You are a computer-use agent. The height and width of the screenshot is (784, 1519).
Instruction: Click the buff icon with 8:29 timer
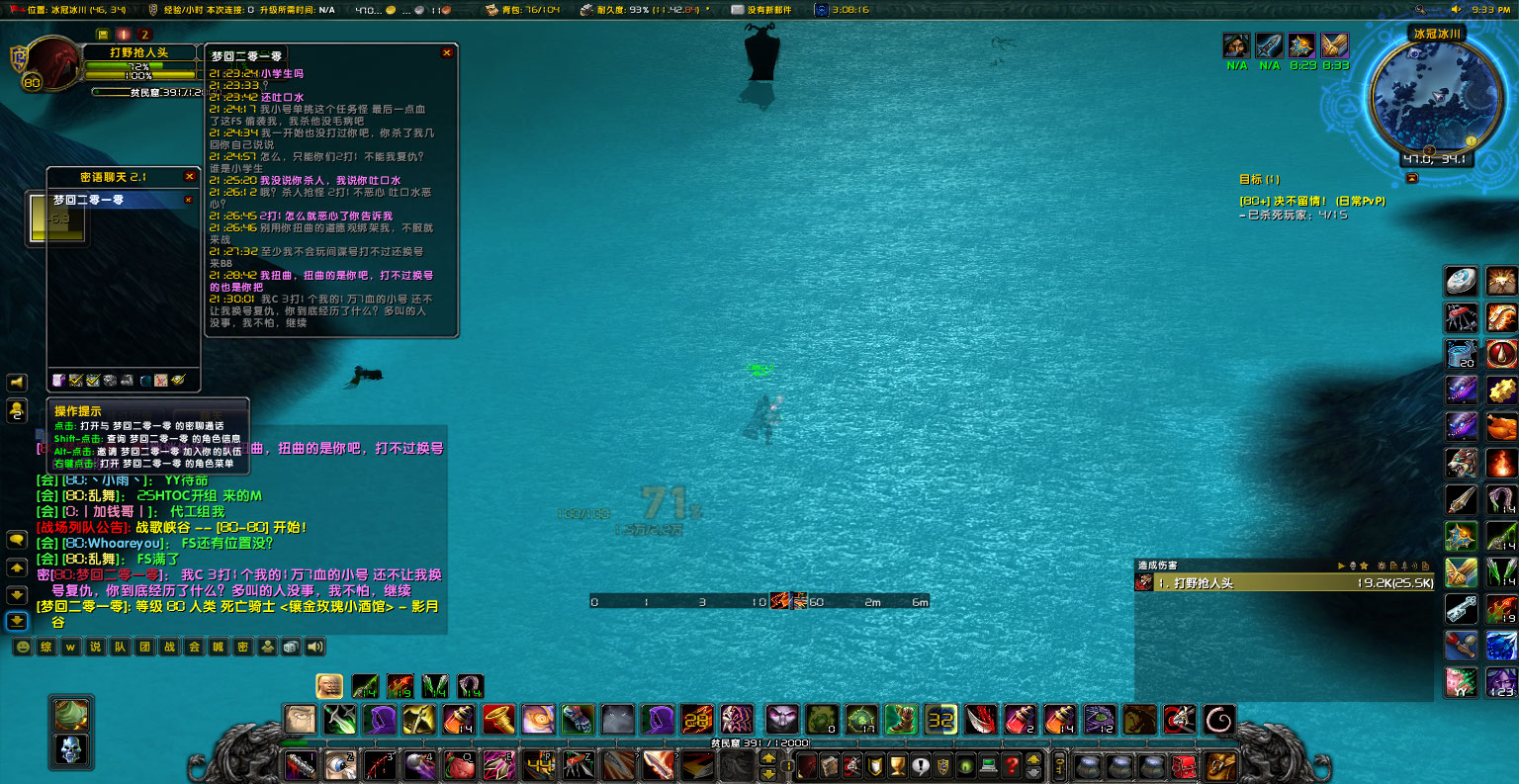click(x=1302, y=45)
